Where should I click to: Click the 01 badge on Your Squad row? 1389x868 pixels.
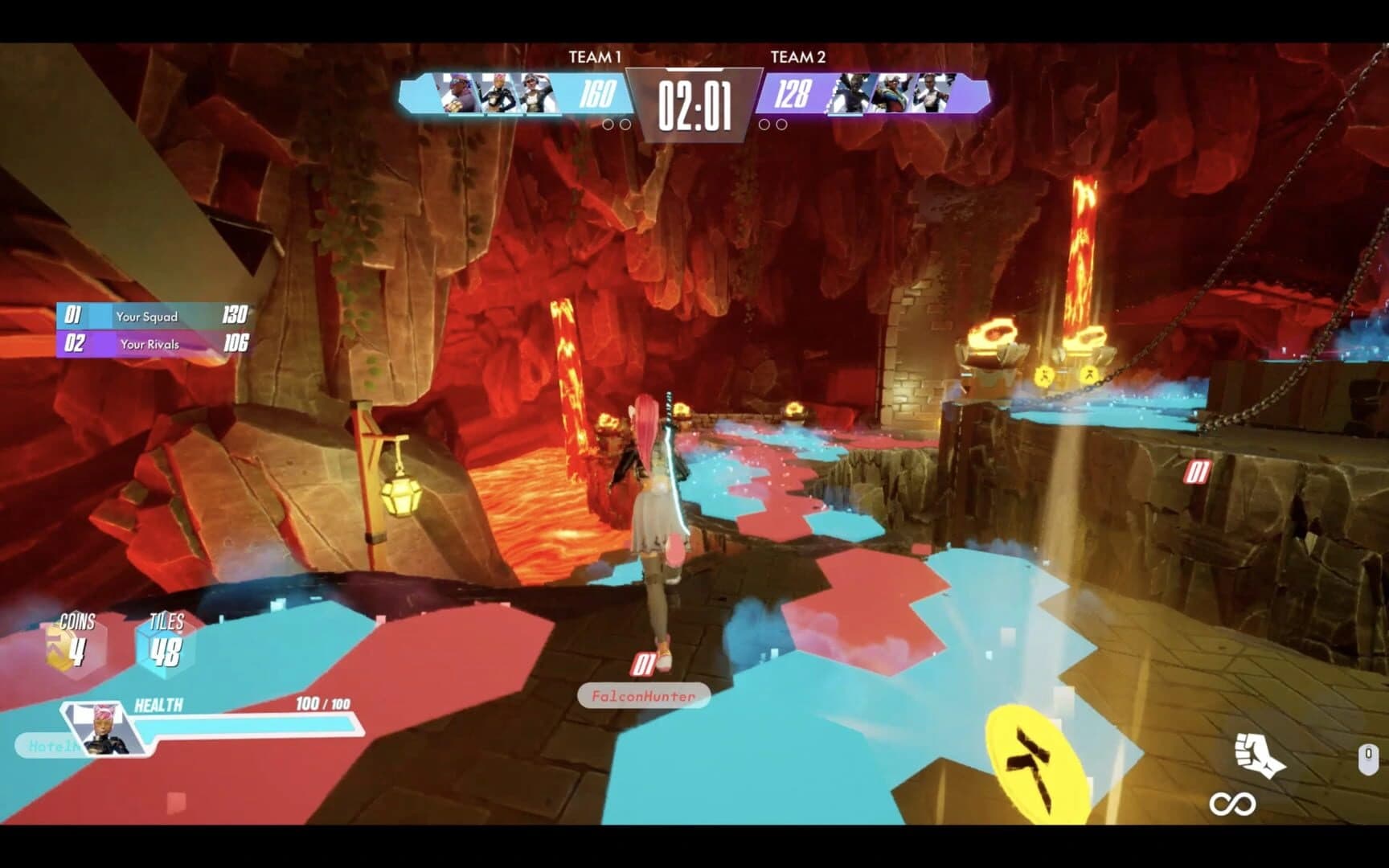(x=73, y=317)
